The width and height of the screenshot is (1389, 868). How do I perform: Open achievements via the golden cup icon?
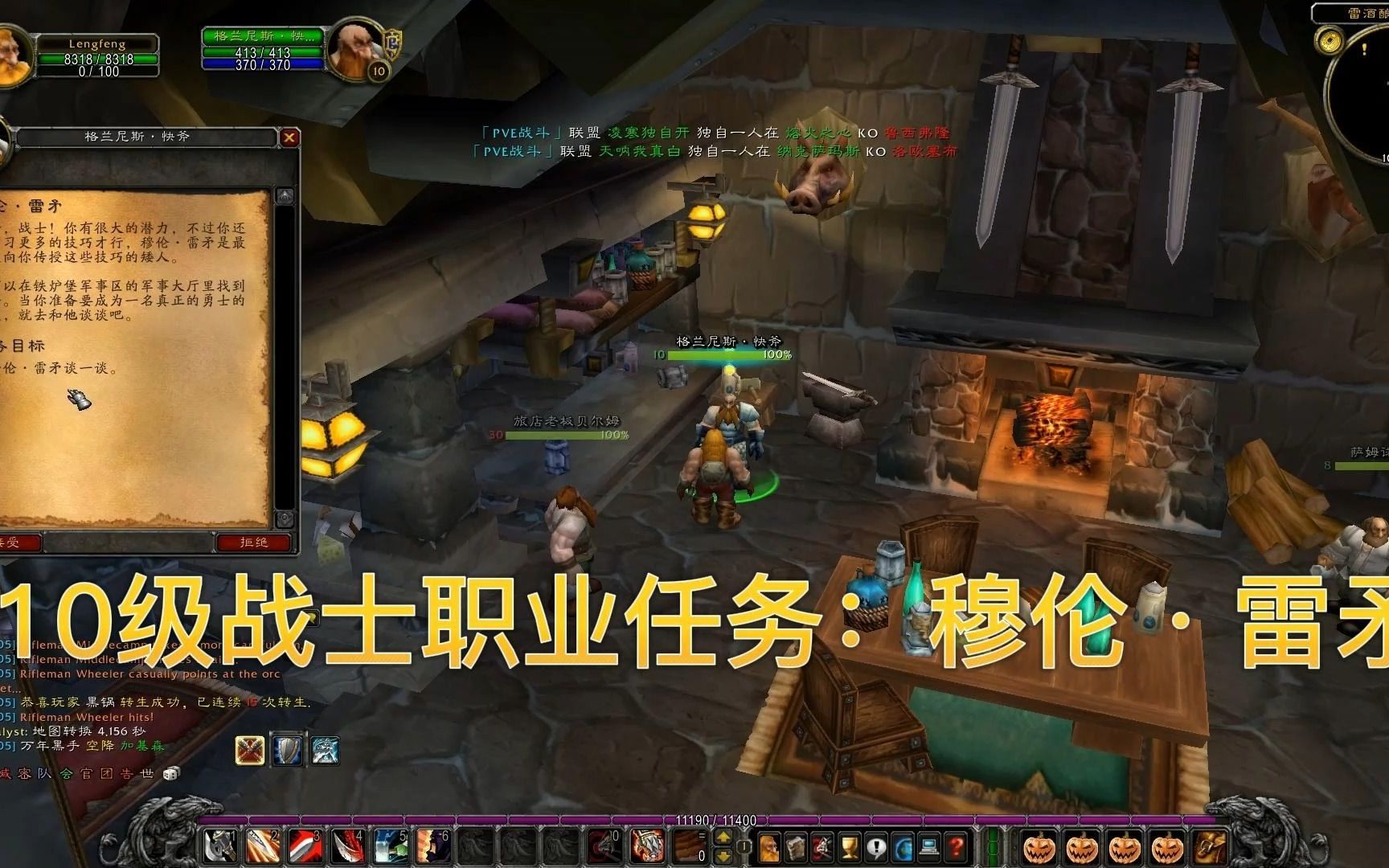(850, 846)
